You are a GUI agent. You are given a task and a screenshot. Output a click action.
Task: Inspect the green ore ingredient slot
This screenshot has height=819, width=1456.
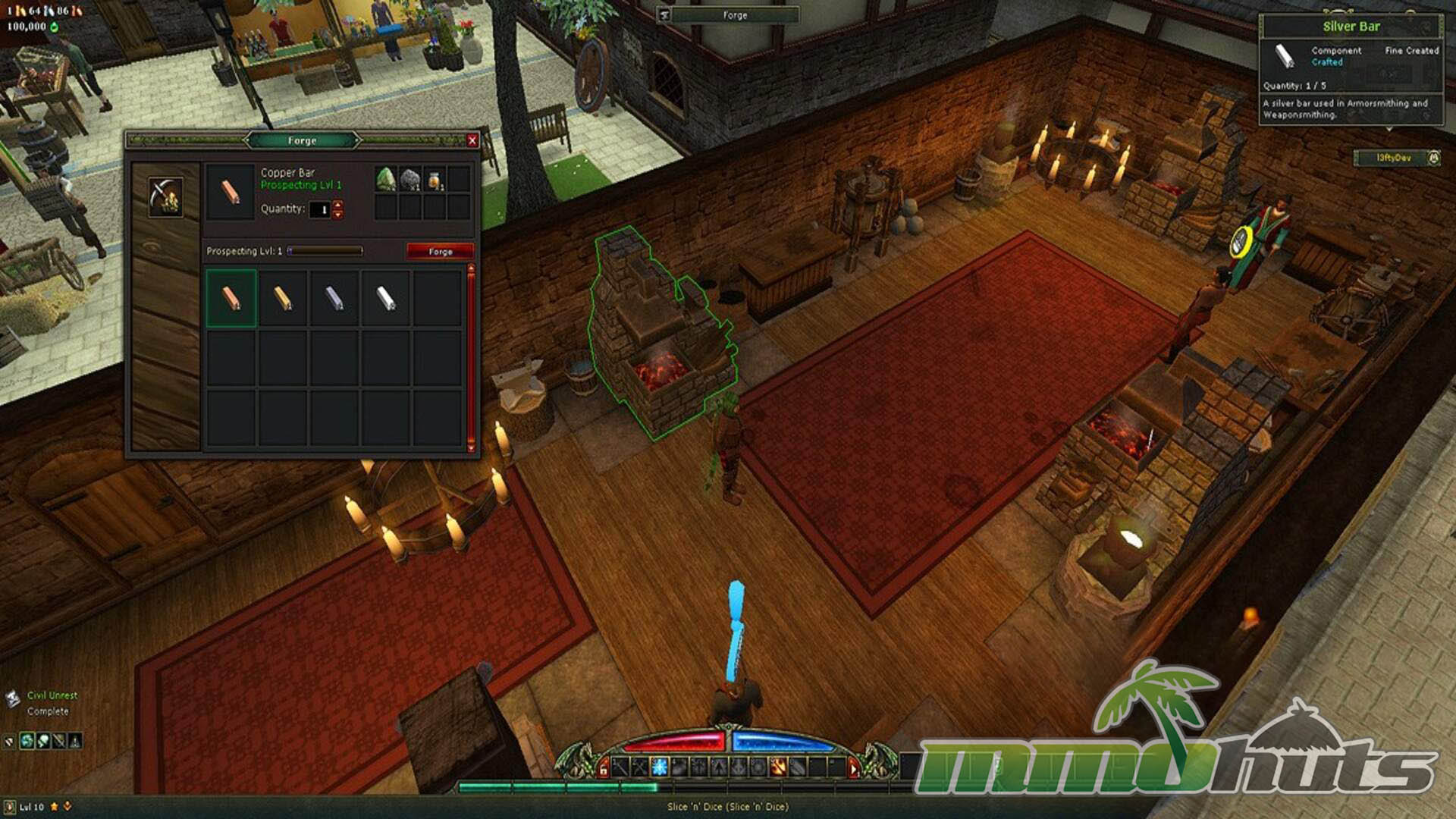click(386, 180)
